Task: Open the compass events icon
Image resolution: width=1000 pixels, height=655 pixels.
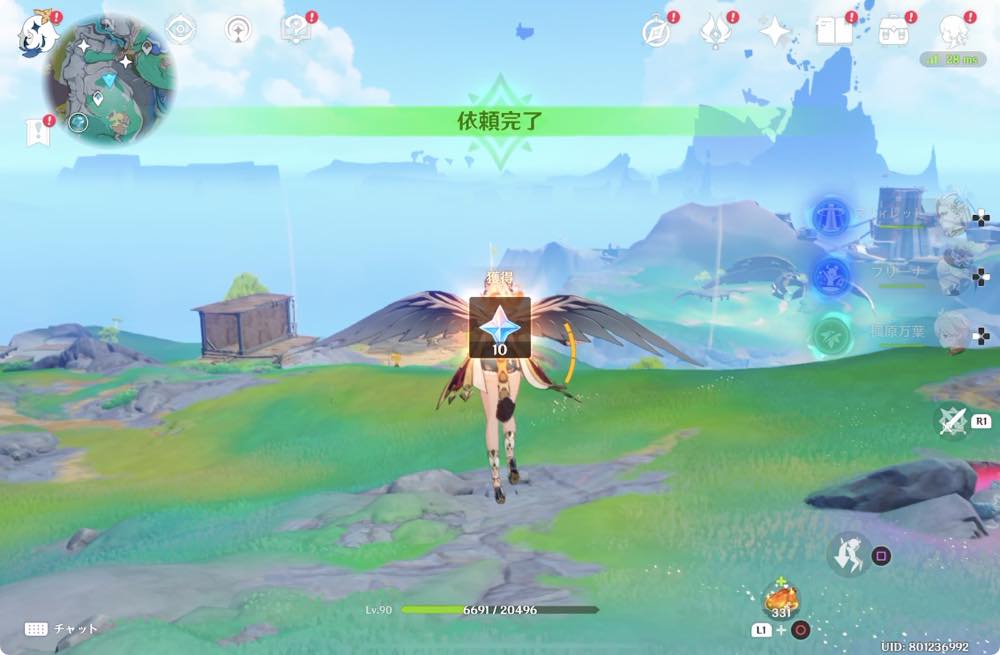Action: [x=657, y=31]
